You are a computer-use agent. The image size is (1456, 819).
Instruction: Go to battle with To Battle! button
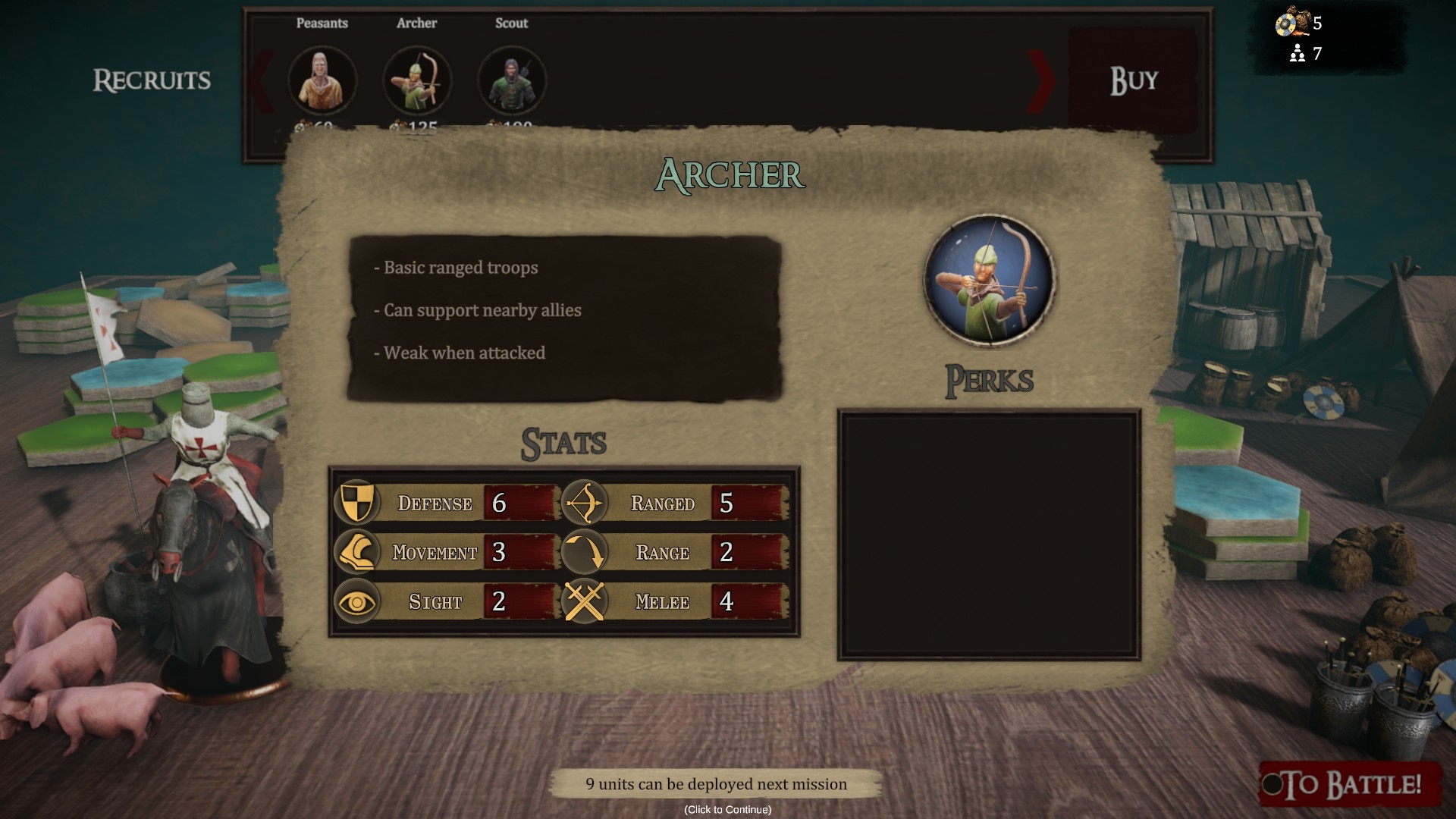pyautogui.click(x=1351, y=784)
